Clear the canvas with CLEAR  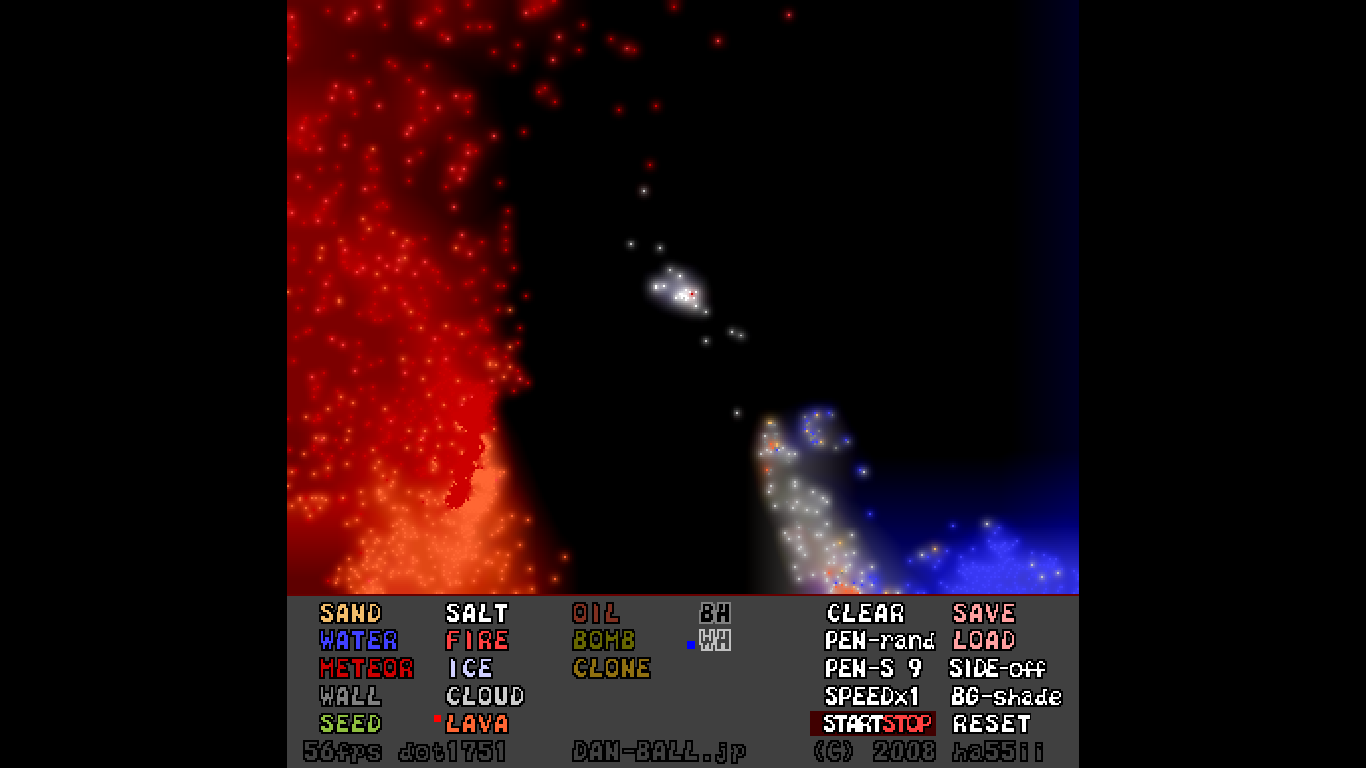pos(863,613)
